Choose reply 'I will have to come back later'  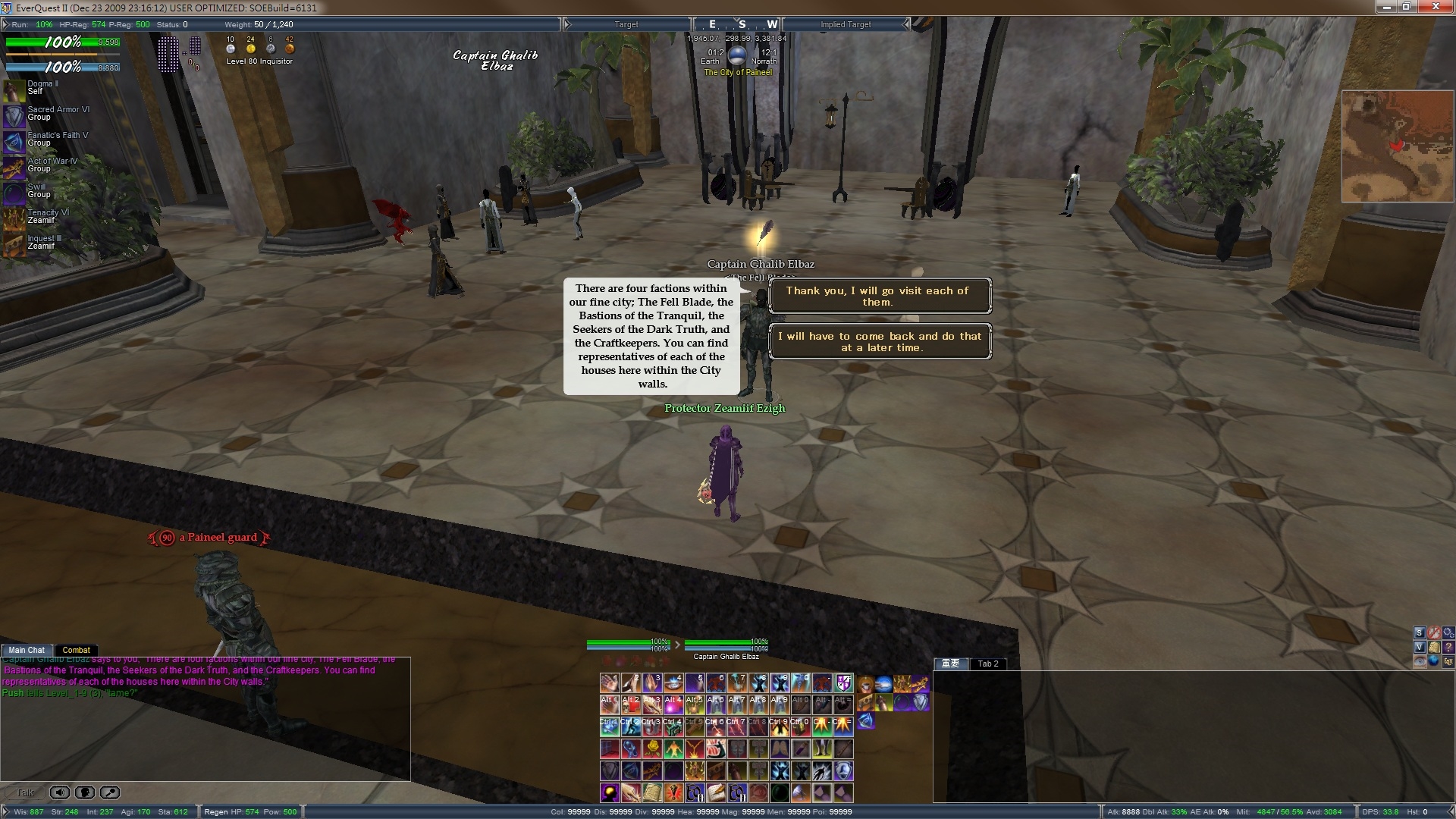click(x=879, y=342)
